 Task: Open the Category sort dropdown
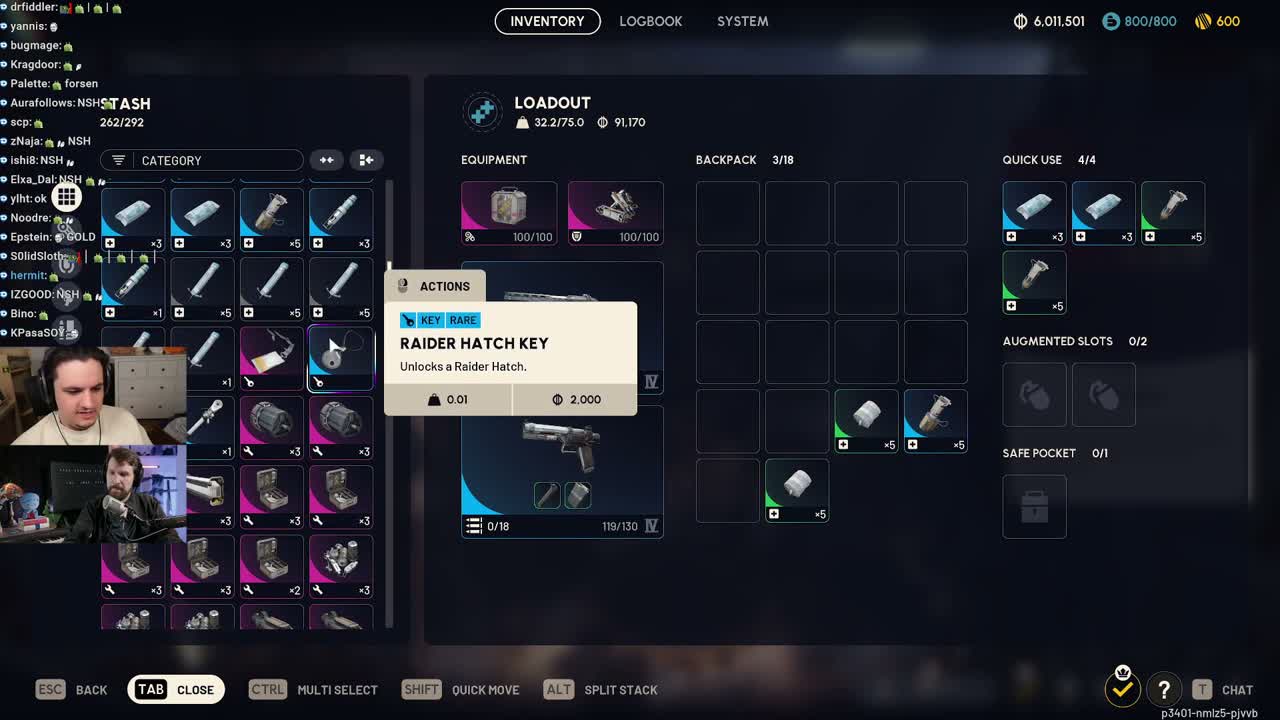coord(201,160)
